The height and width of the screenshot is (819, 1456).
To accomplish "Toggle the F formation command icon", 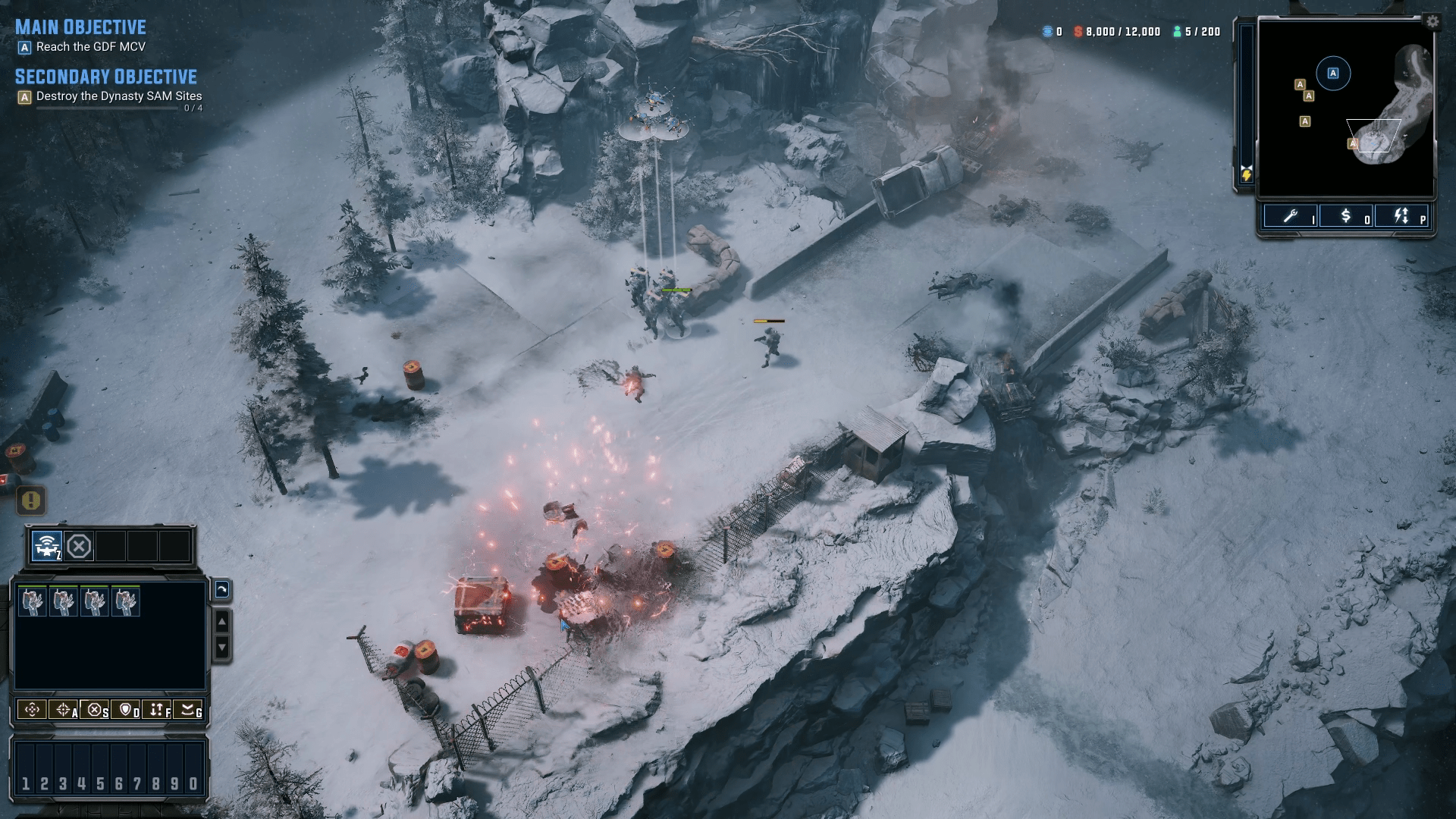I will [x=156, y=711].
